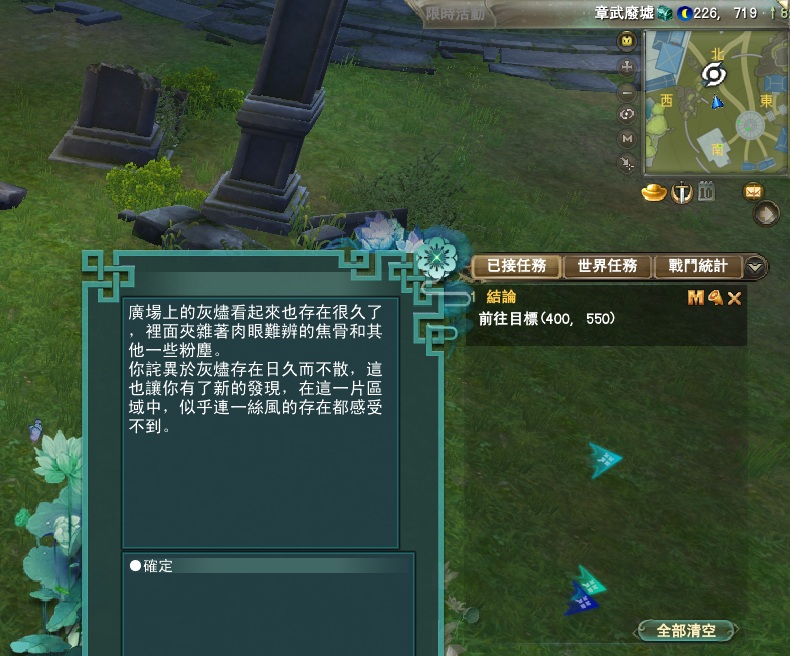Image resolution: width=790 pixels, height=656 pixels.
Task: Show the 戰鬥統計 tab
Action: click(697, 266)
